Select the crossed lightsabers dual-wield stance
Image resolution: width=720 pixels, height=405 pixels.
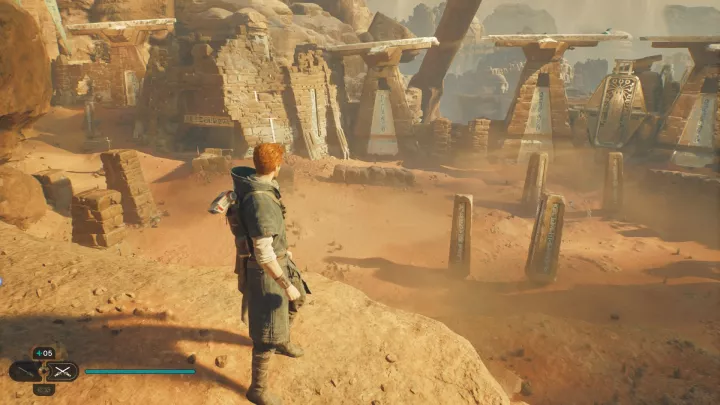click(x=62, y=371)
